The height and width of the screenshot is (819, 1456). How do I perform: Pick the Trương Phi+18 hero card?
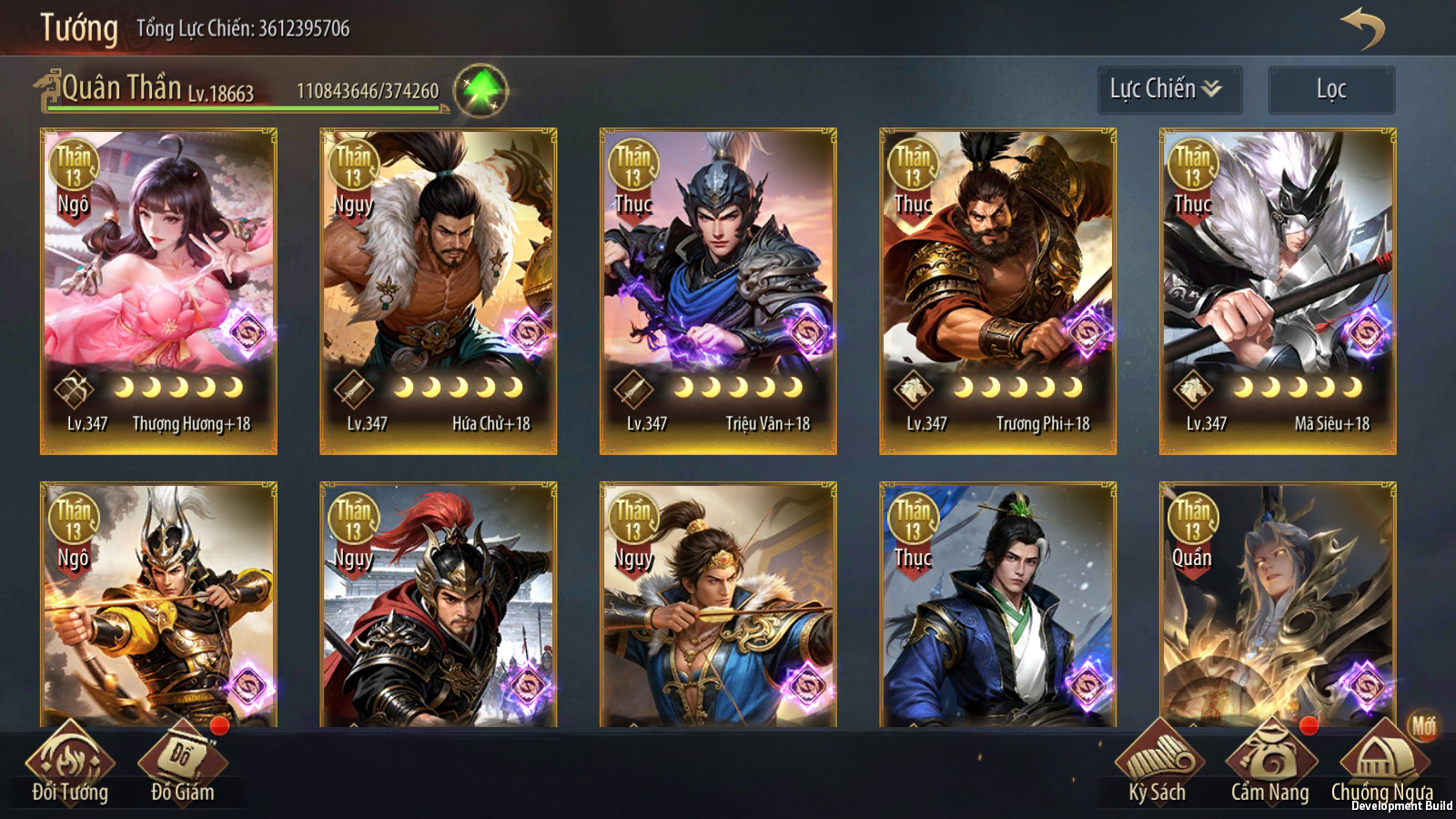point(997,290)
